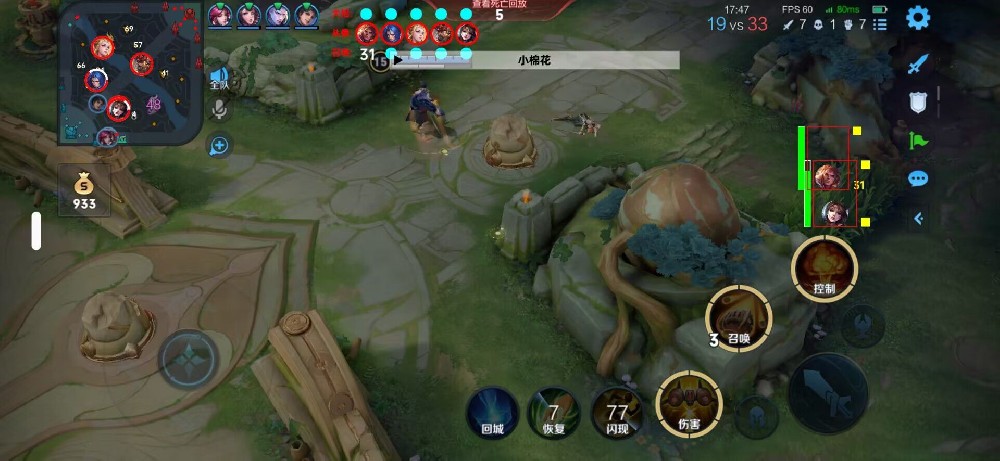Use the 恢复 heal spell

coord(552,410)
